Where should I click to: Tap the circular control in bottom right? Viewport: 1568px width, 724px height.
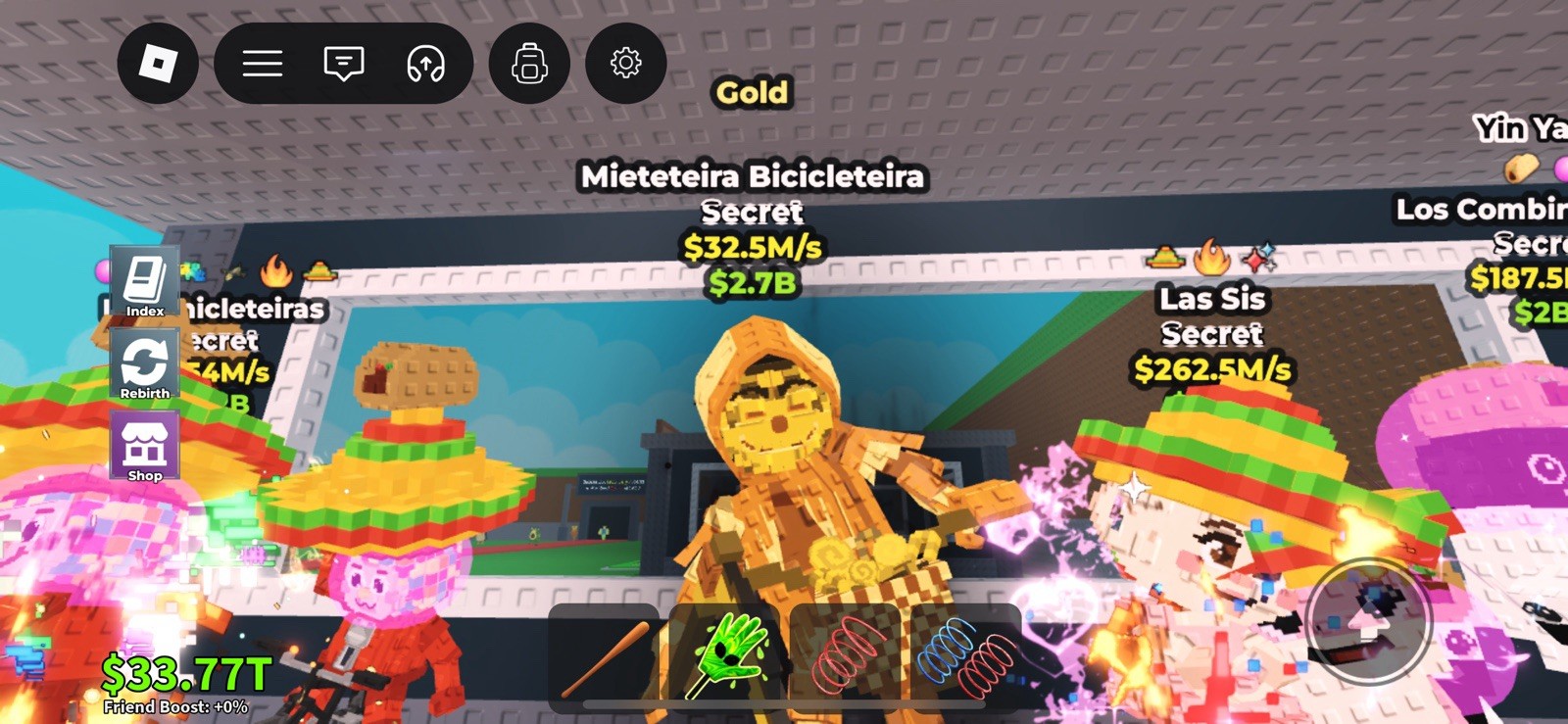1370,621
